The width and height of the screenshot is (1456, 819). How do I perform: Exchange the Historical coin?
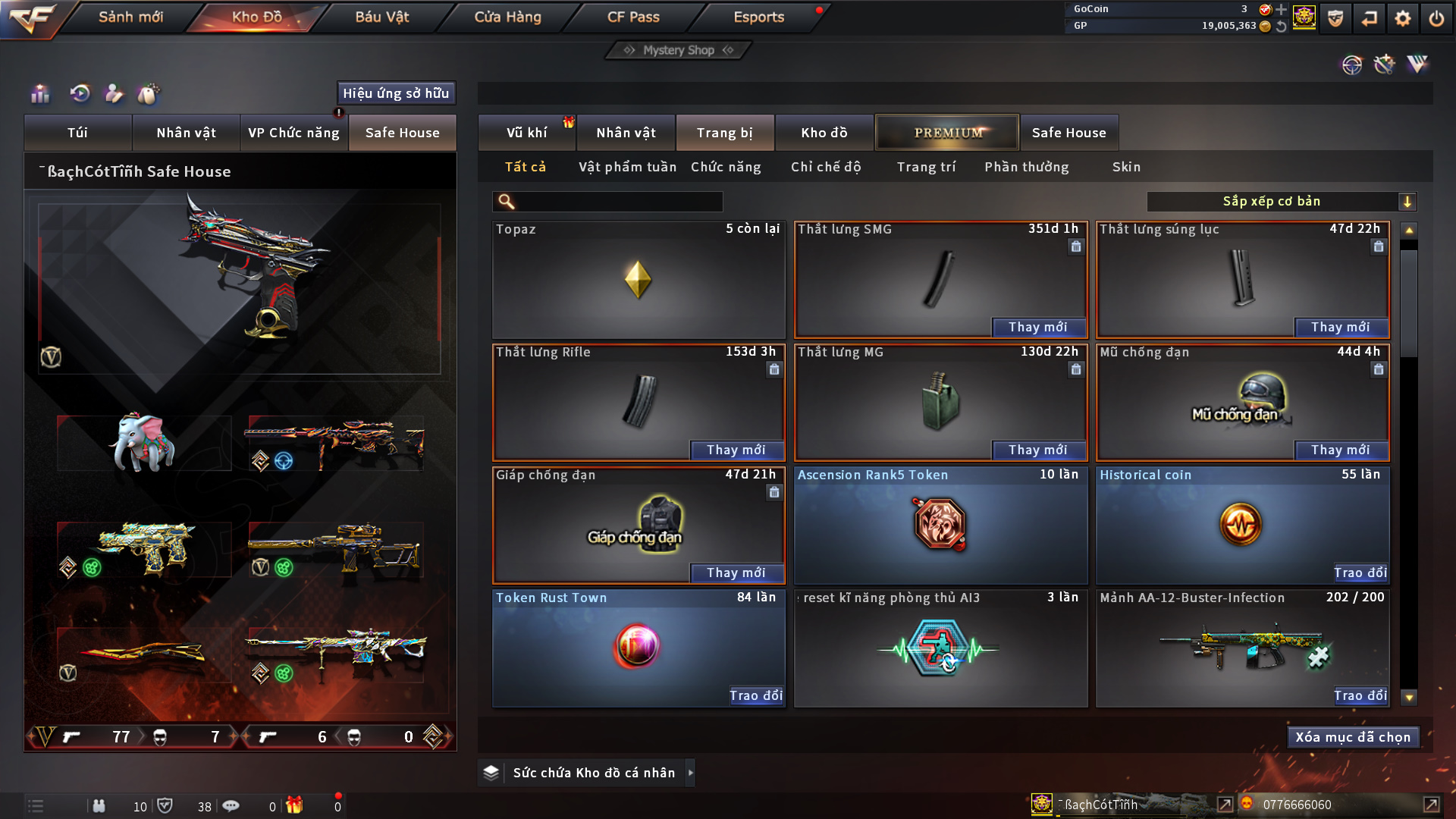coord(1360,573)
